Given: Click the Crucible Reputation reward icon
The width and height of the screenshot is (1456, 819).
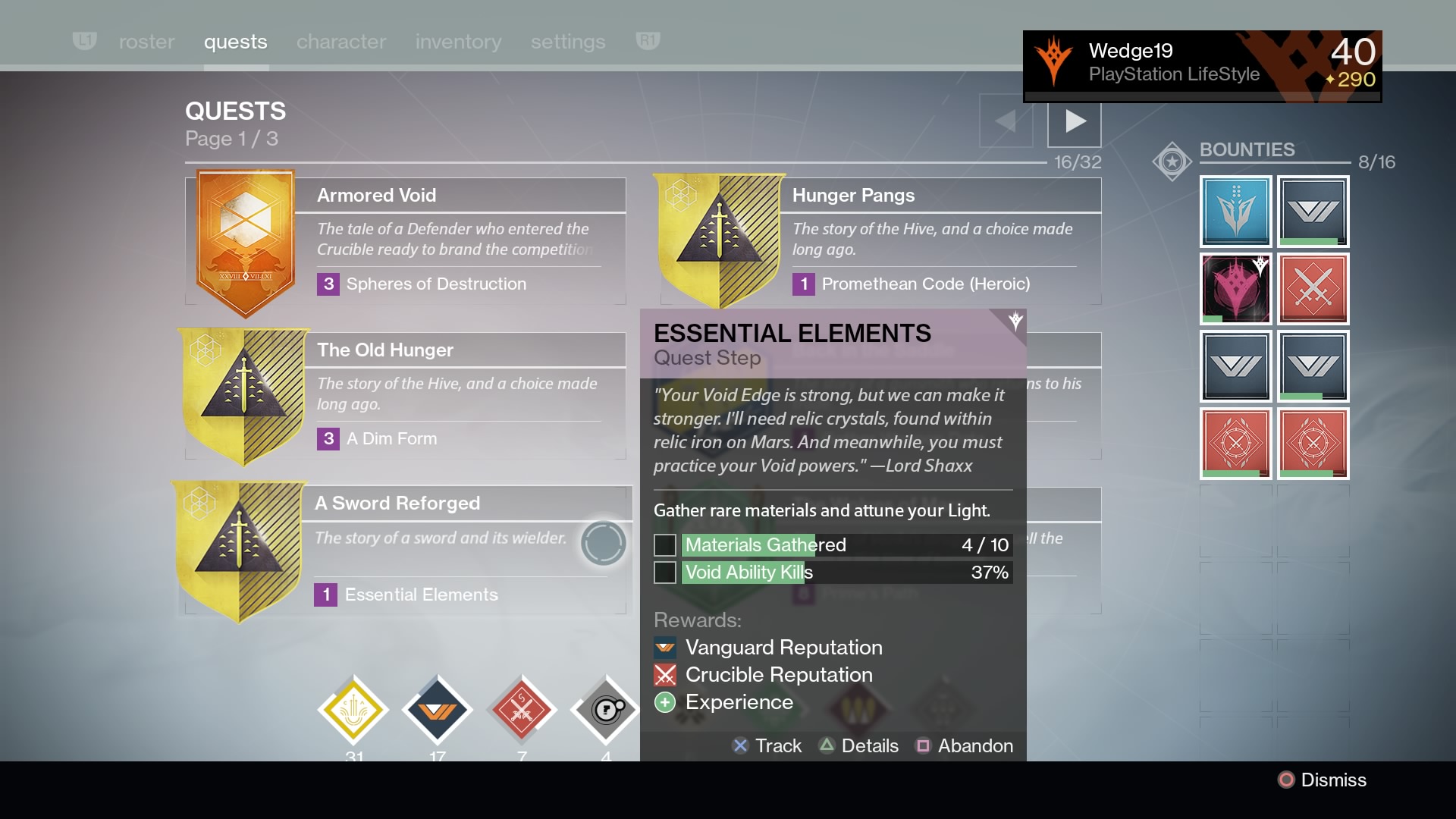Looking at the screenshot, I should (x=664, y=675).
